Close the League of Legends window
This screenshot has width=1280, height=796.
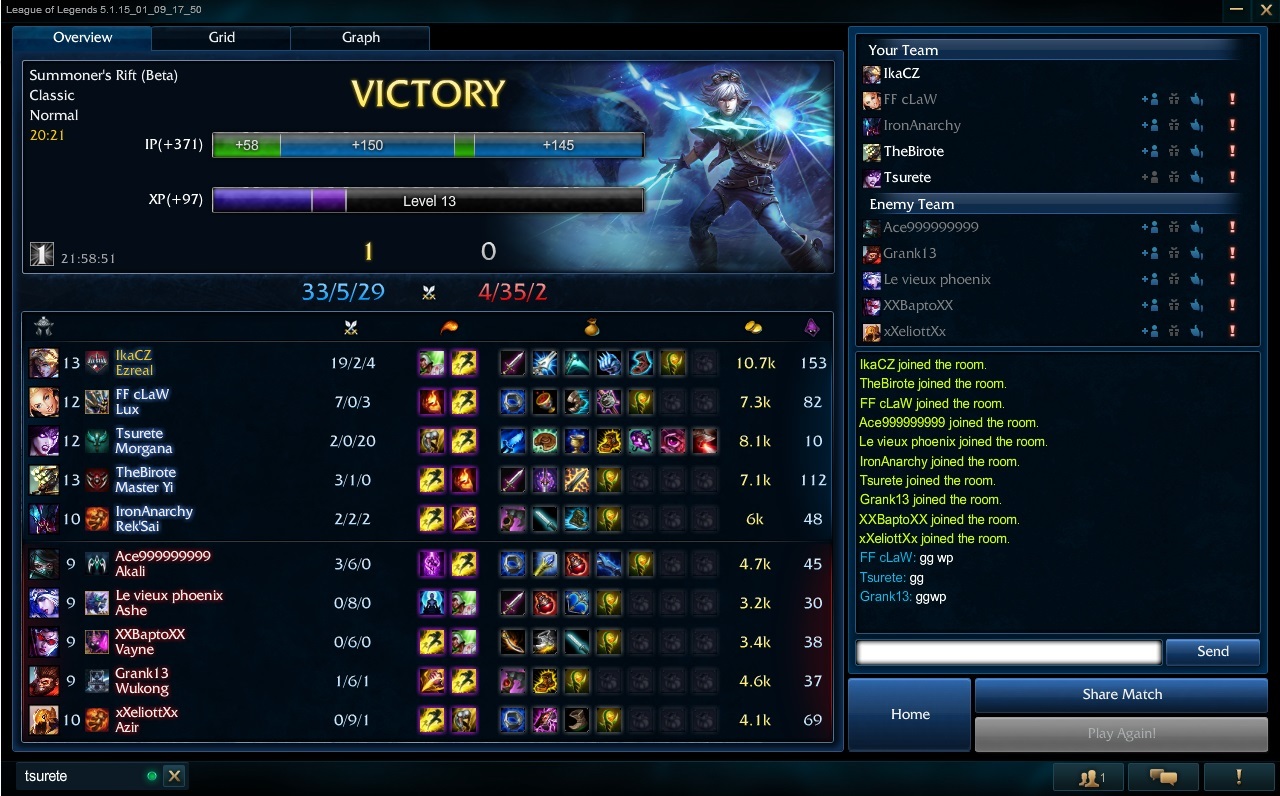point(1264,9)
